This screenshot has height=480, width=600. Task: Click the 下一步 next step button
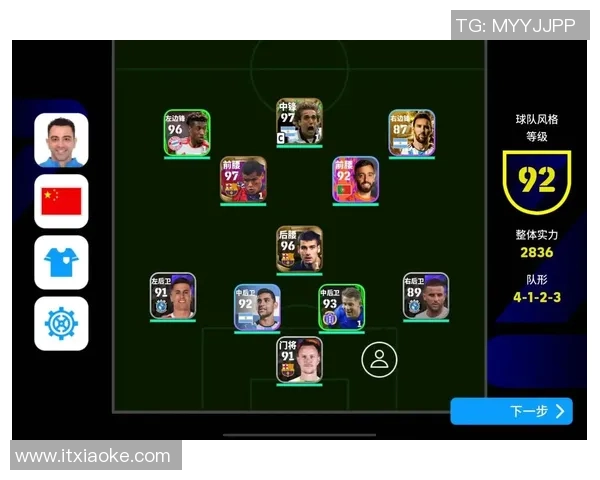click(x=511, y=411)
